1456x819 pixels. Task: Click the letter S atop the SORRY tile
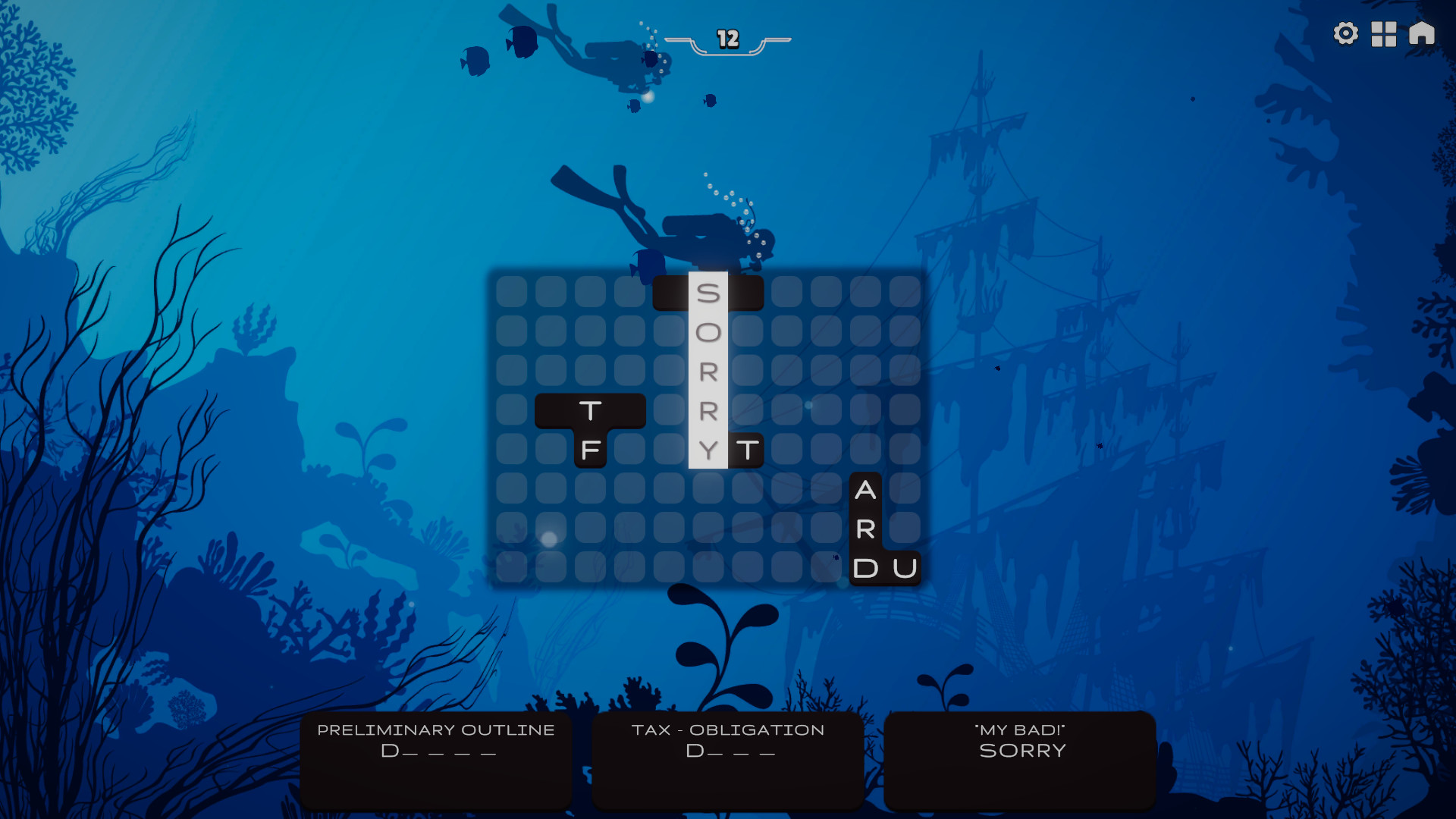click(x=708, y=291)
